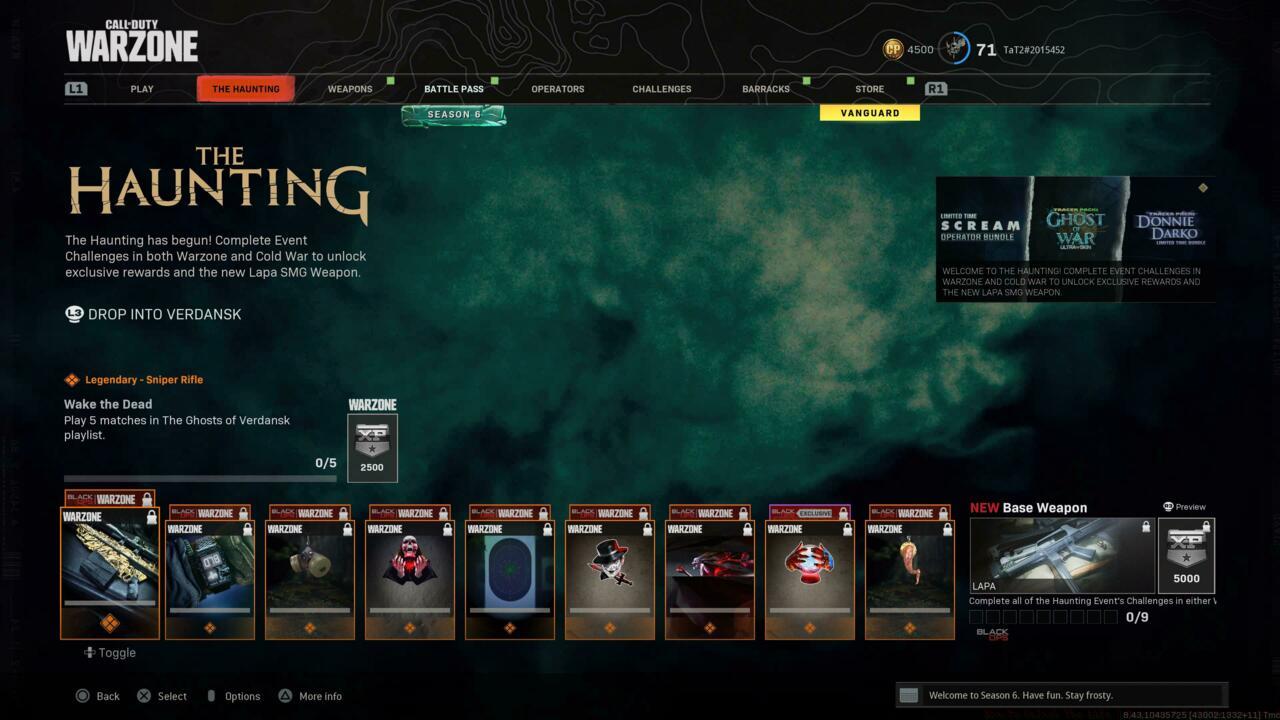Expand the Season 6 banner
This screenshot has height=720, width=1280.
tap(454, 114)
